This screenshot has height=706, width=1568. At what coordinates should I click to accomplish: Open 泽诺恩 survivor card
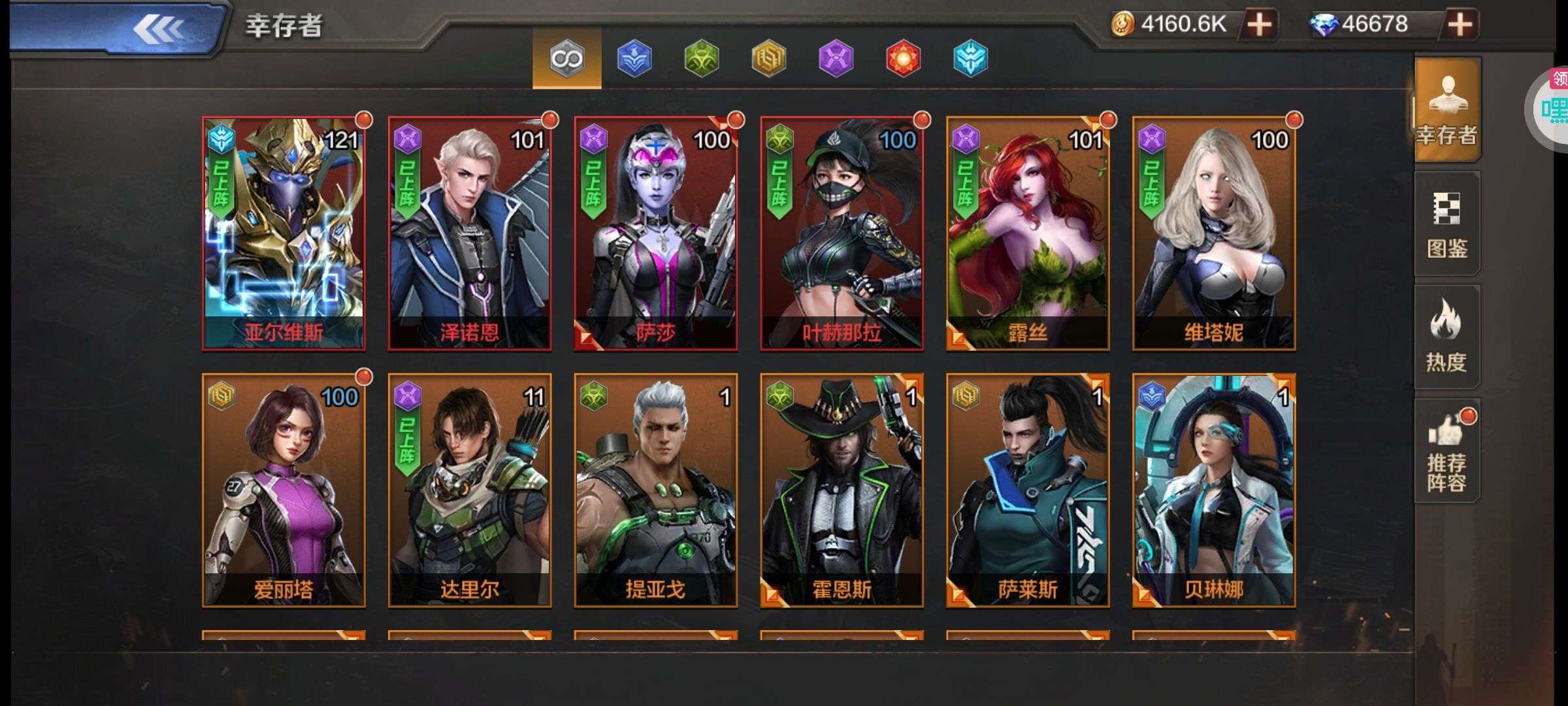pyautogui.click(x=470, y=233)
